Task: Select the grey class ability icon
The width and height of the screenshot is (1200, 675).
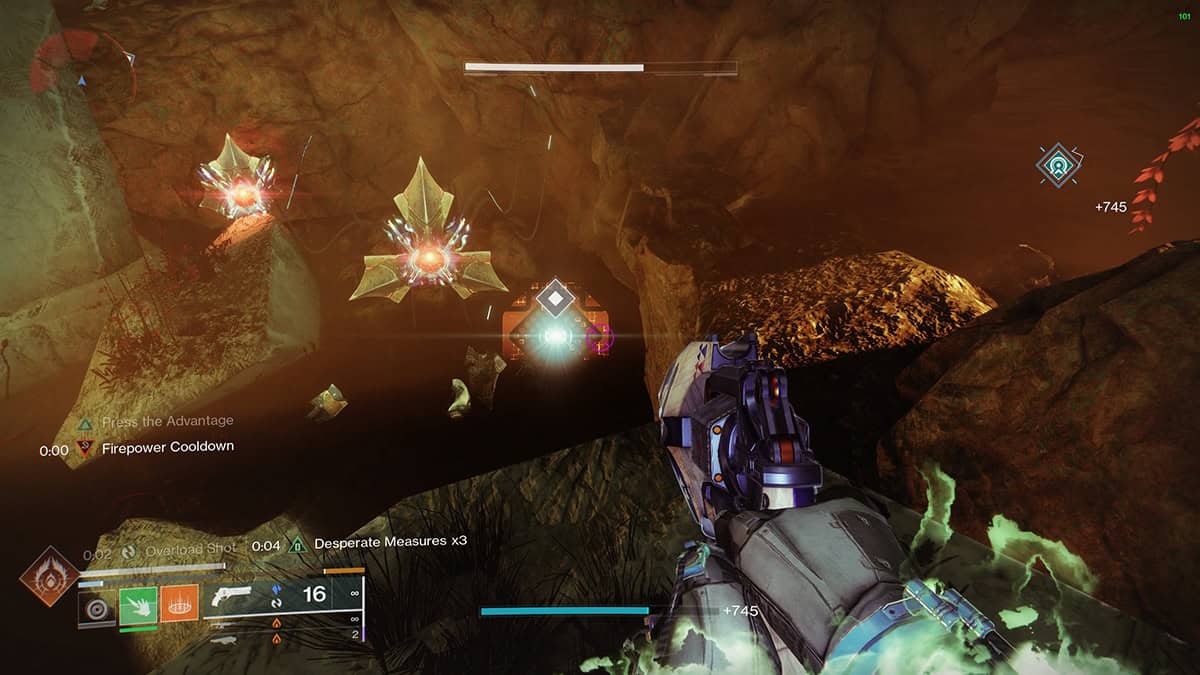Action: click(97, 606)
